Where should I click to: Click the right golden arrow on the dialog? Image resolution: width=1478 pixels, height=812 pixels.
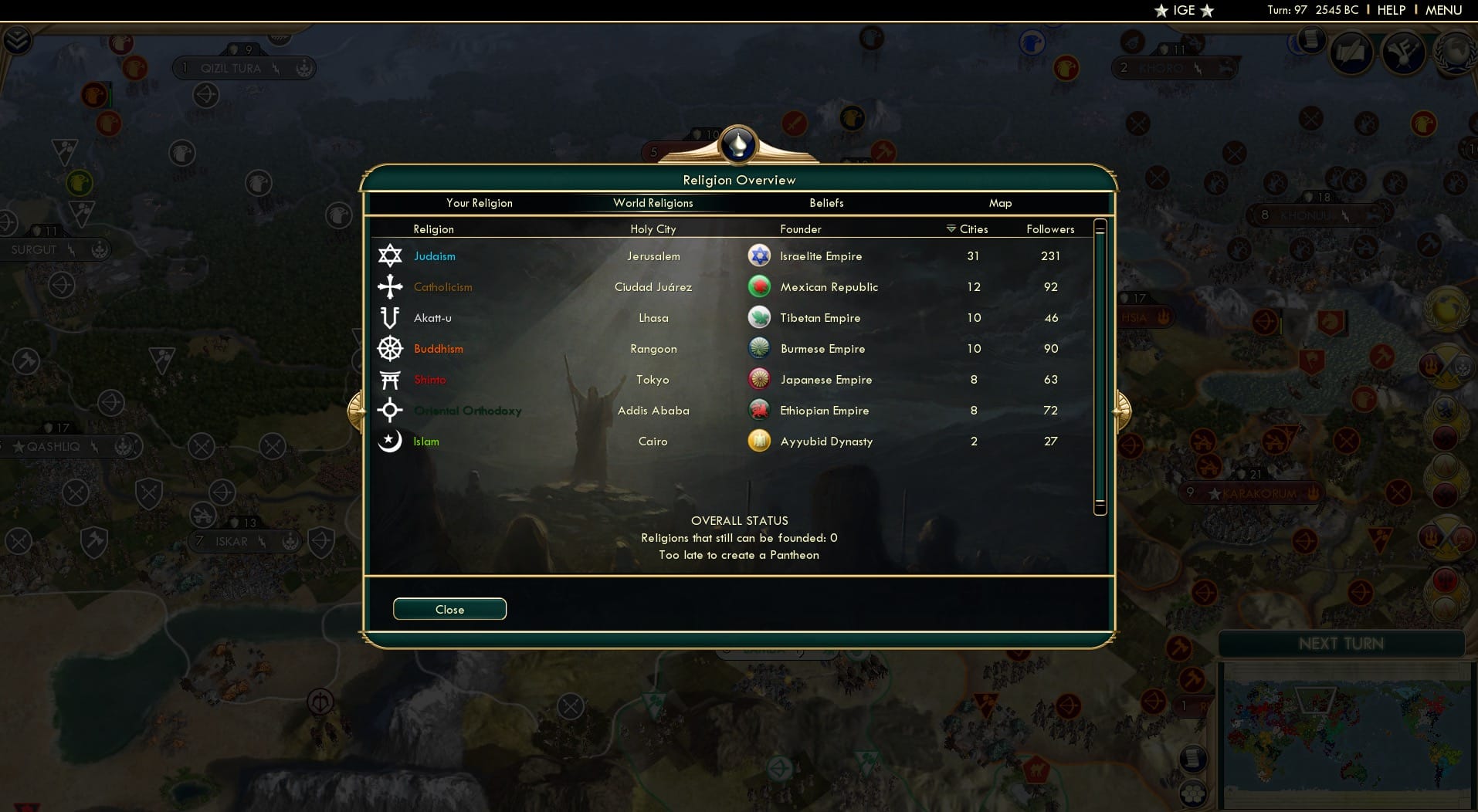tap(1124, 411)
